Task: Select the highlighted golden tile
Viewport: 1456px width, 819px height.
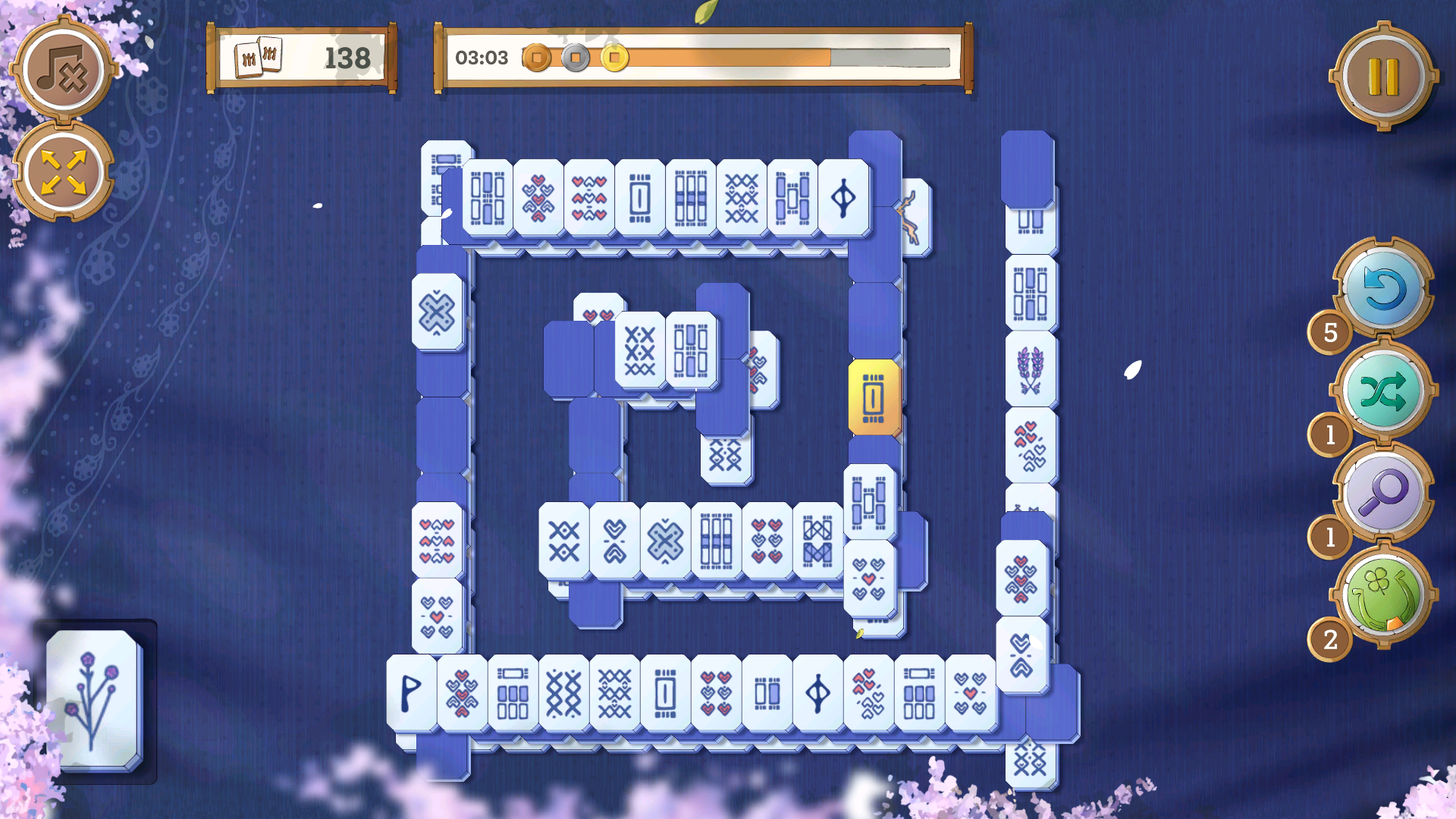Action: (872, 398)
